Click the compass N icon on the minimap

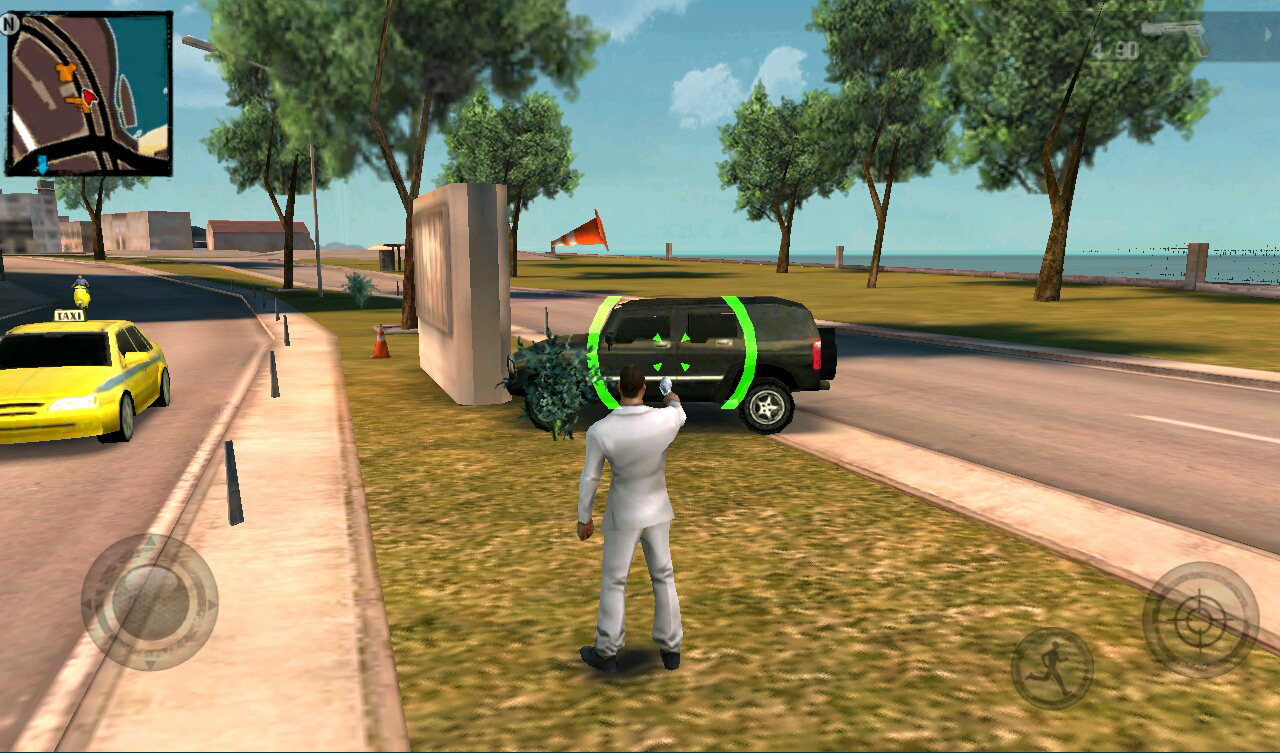[x=9, y=24]
